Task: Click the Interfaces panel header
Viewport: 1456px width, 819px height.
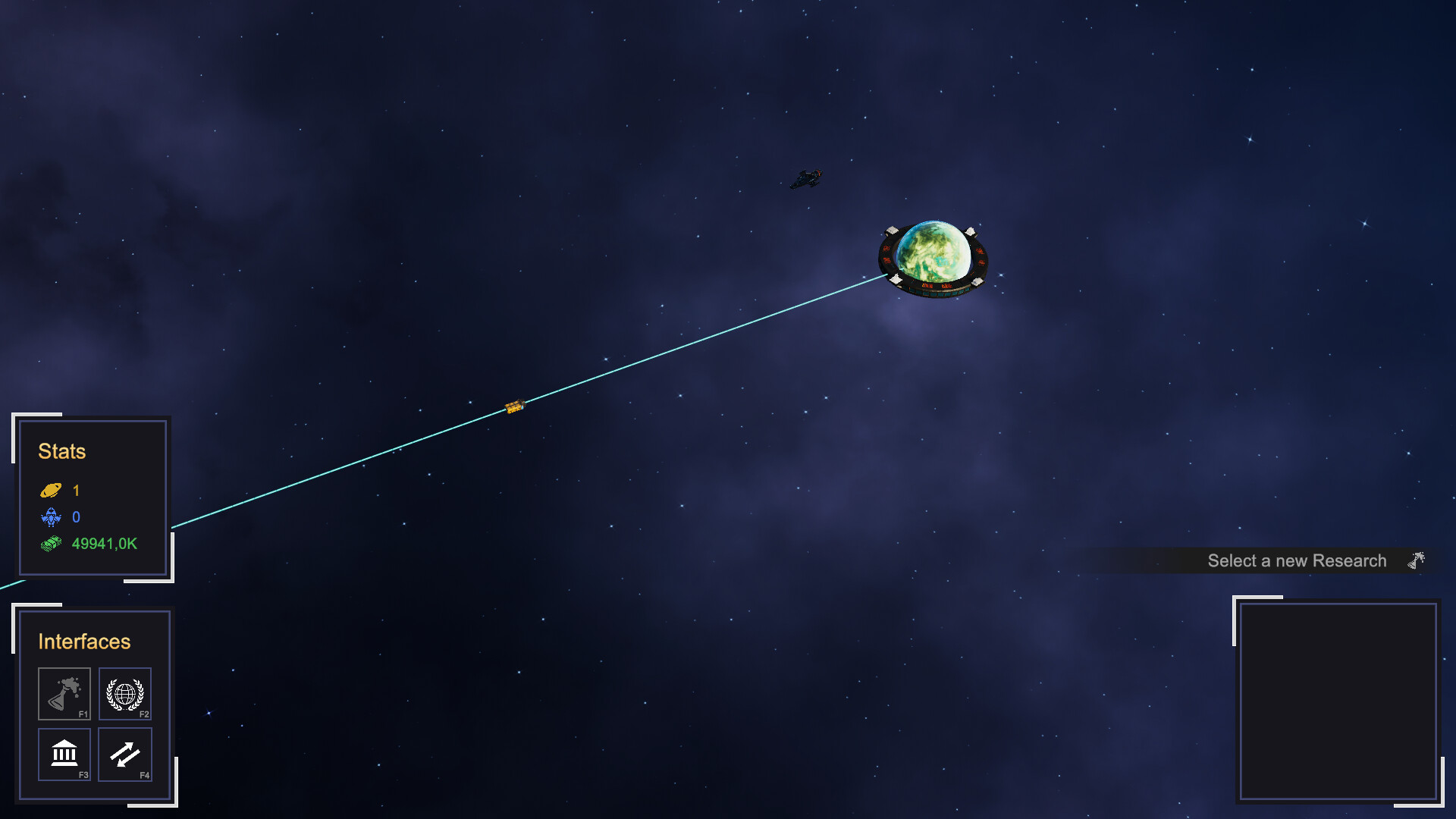Action: click(x=83, y=642)
